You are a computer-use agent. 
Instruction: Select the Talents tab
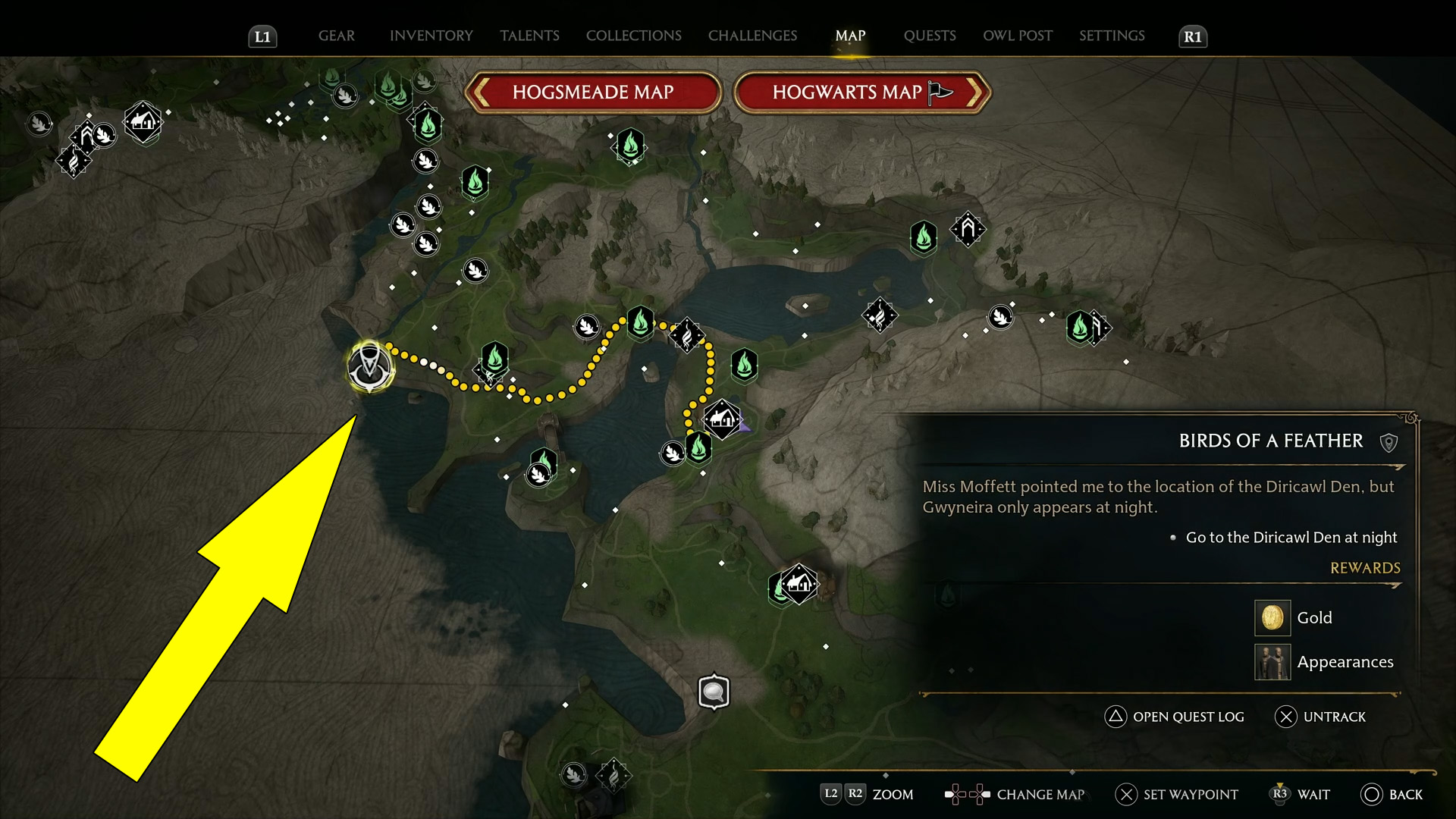[529, 36]
